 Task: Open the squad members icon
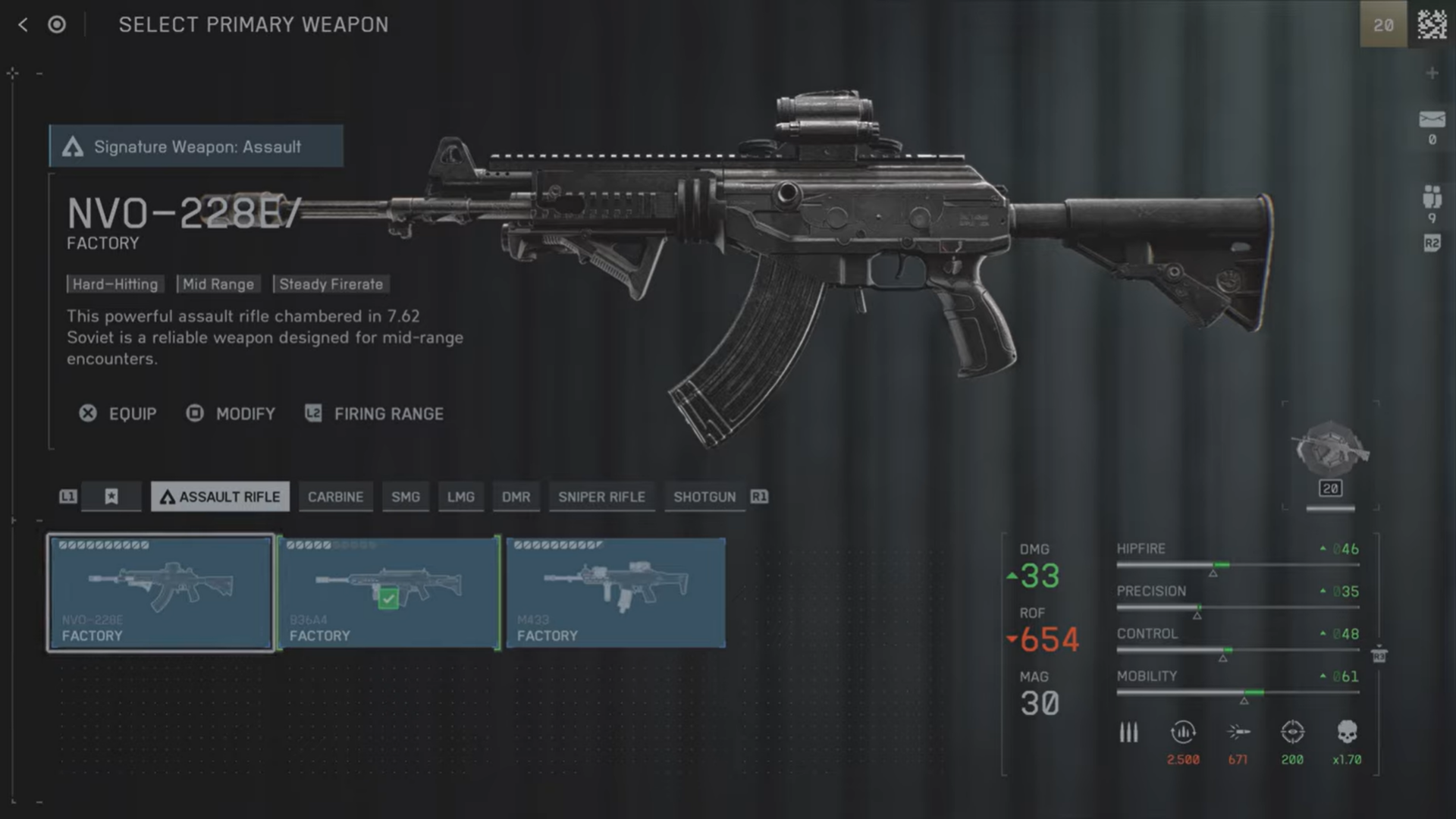click(1432, 197)
